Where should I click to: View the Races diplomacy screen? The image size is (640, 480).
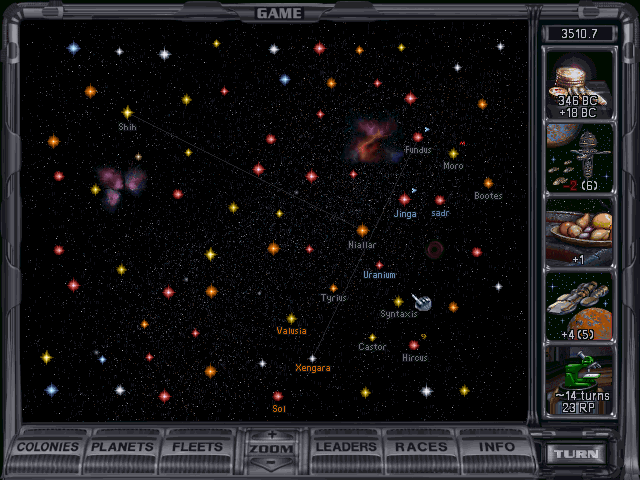point(421,447)
